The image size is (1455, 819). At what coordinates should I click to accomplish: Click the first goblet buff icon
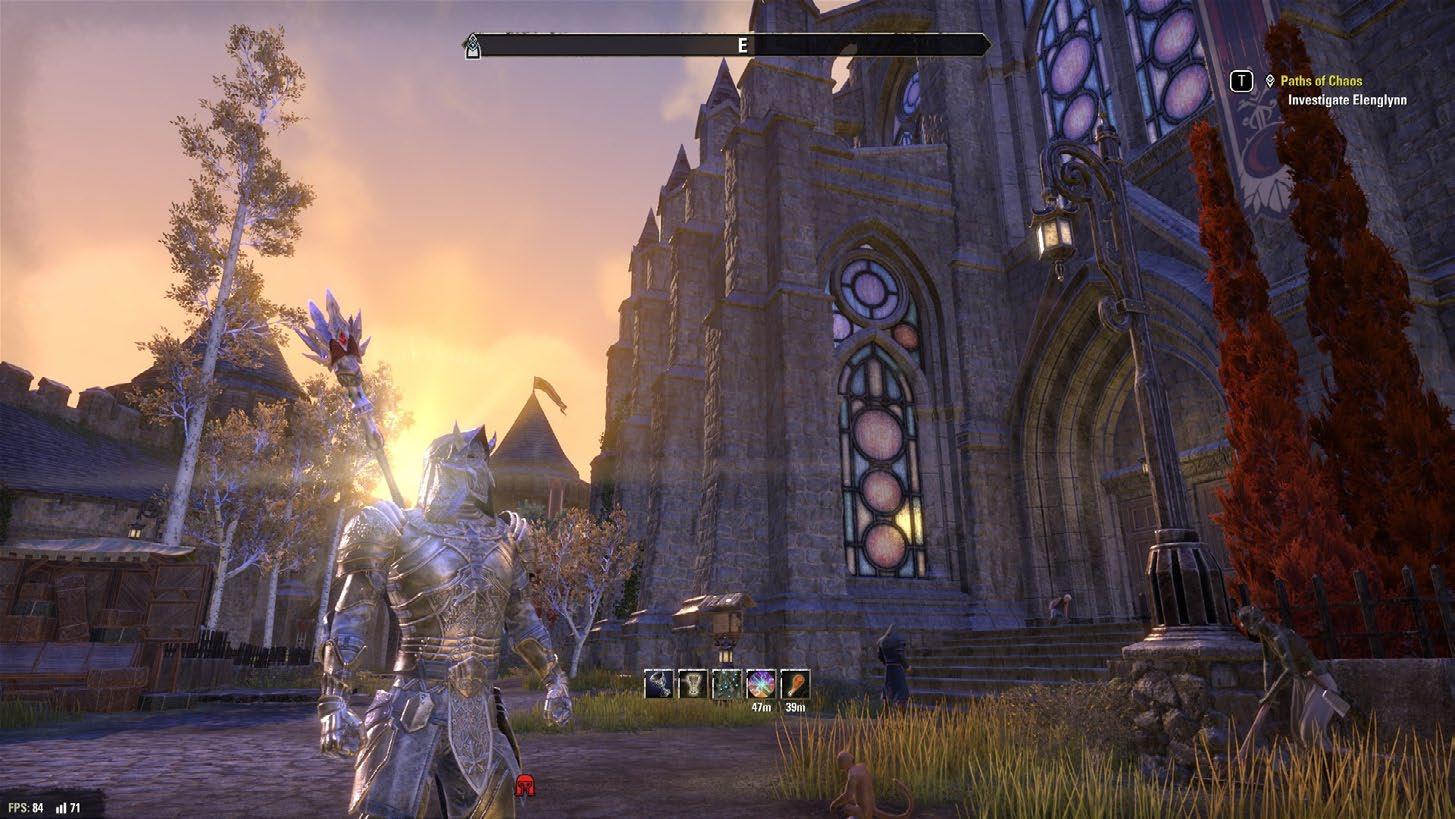[x=659, y=684]
